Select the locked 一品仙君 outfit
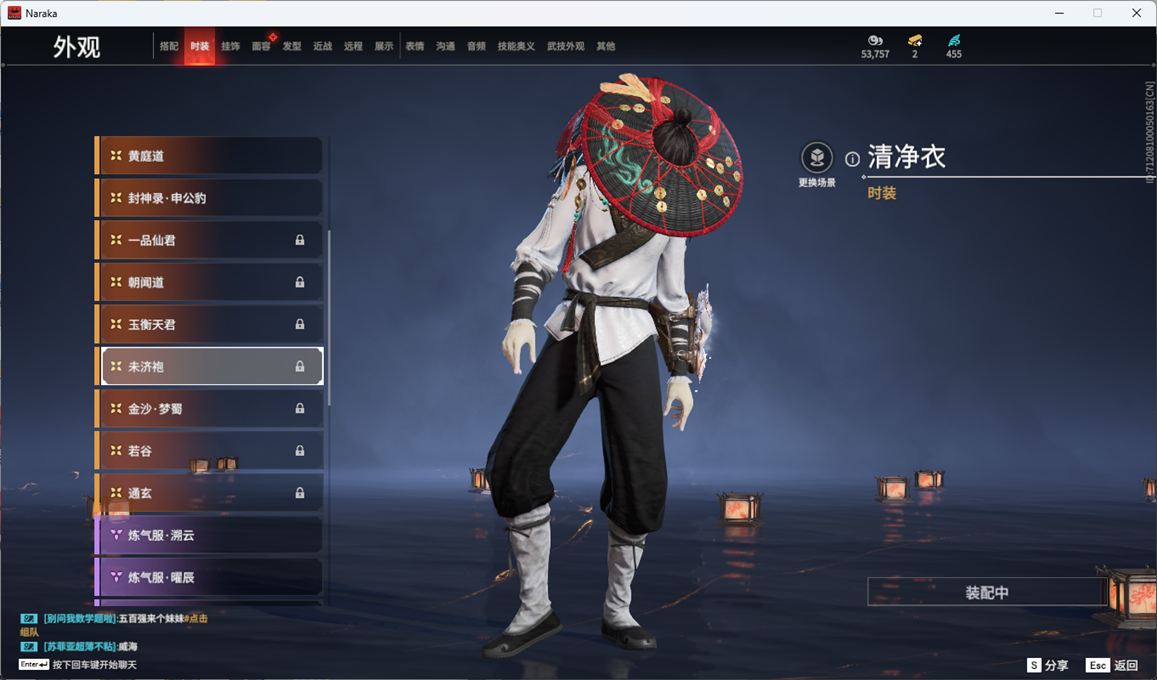 pyautogui.click(x=210, y=240)
